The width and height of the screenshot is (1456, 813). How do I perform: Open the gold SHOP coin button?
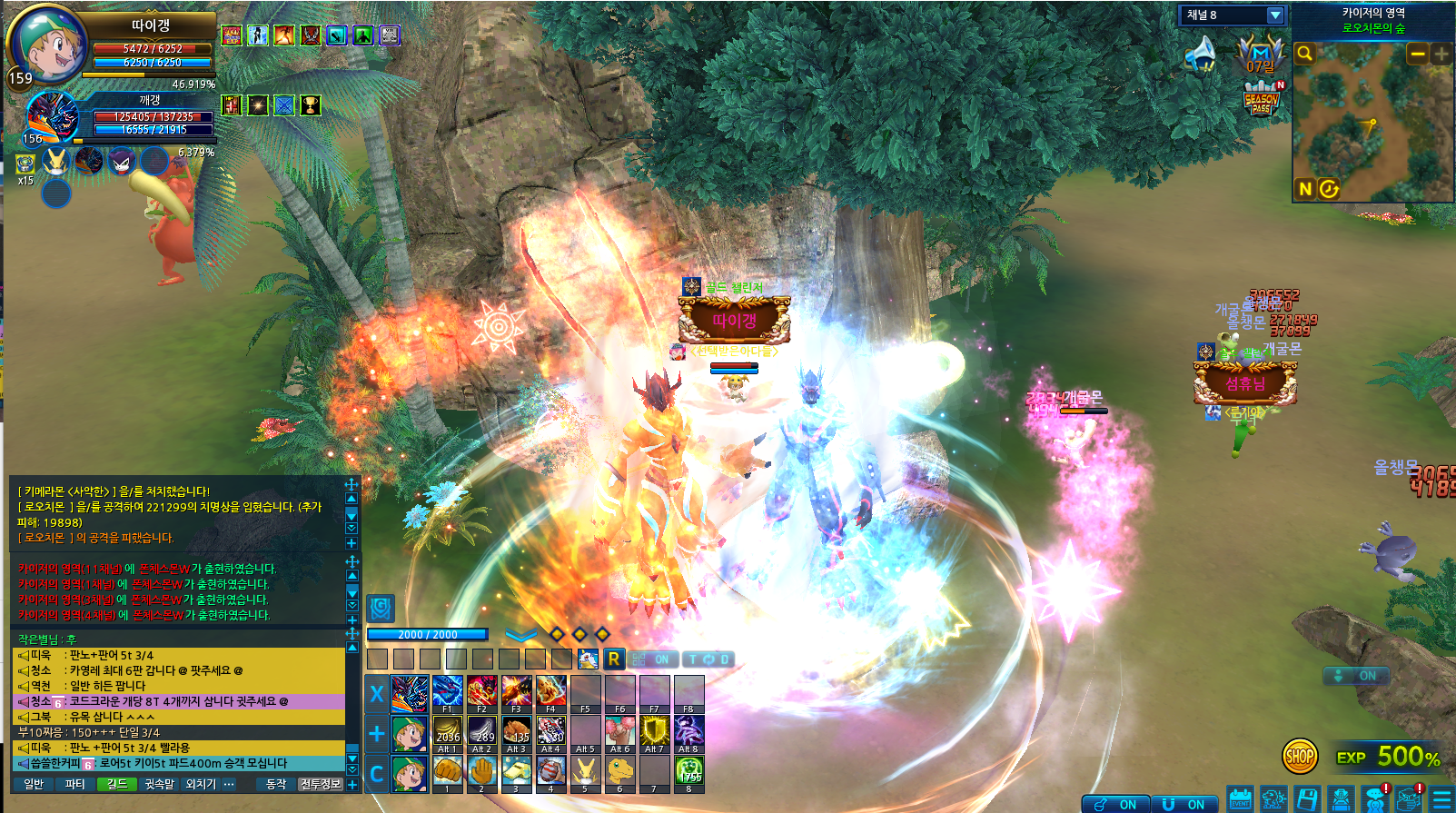(x=1300, y=756)
